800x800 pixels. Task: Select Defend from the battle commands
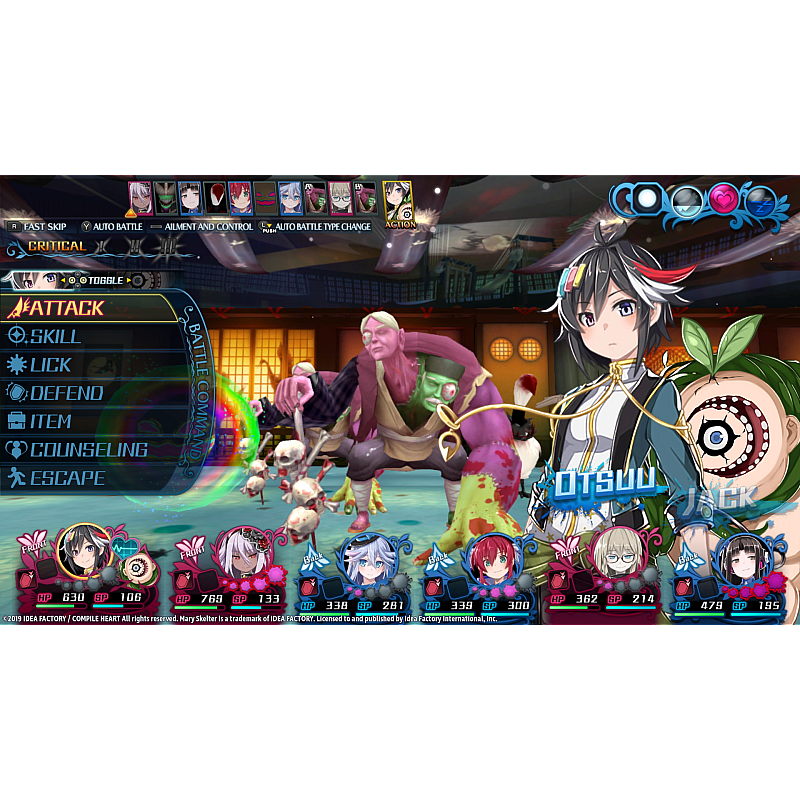pos(65,393)
